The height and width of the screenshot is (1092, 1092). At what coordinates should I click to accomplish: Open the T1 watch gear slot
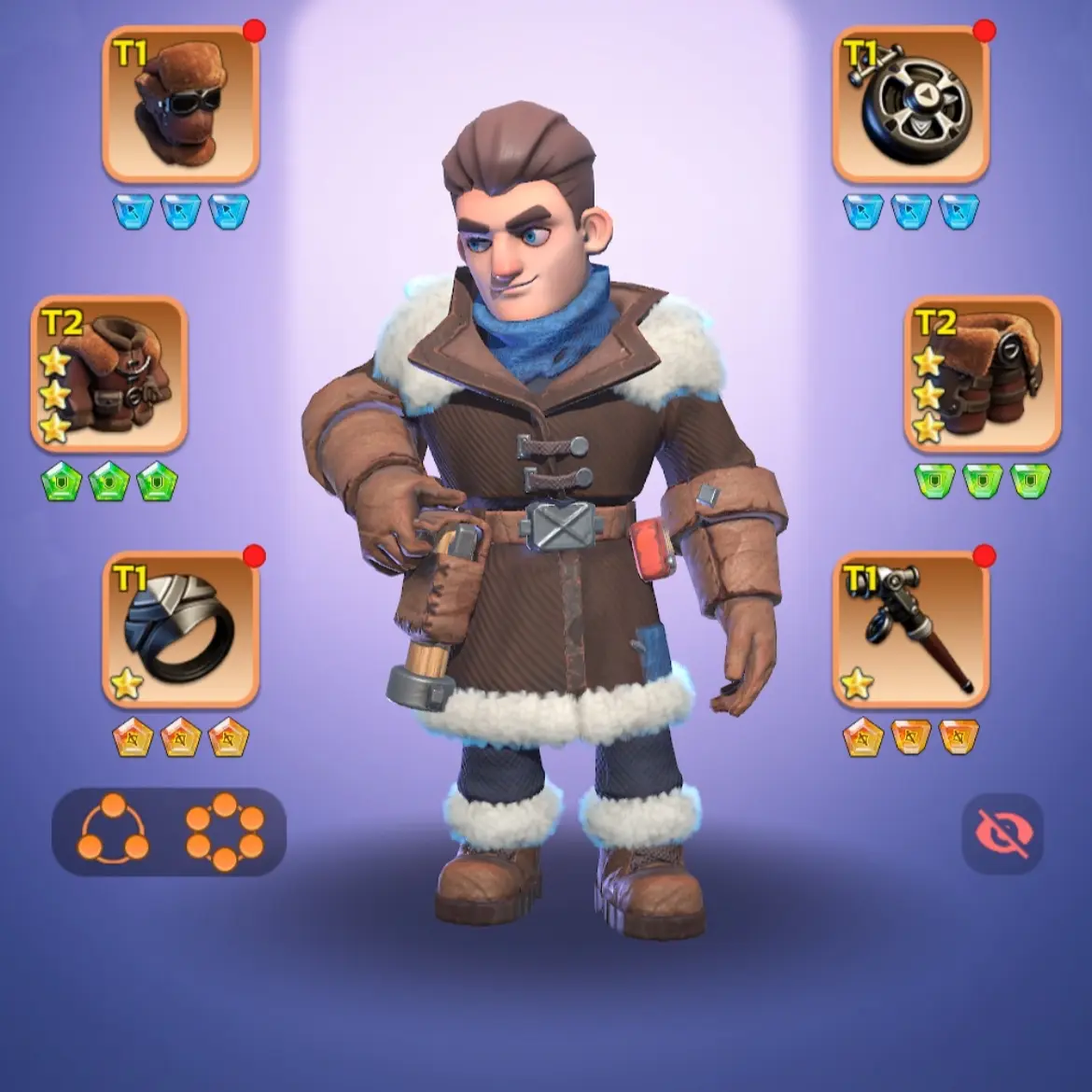point(910,105)
